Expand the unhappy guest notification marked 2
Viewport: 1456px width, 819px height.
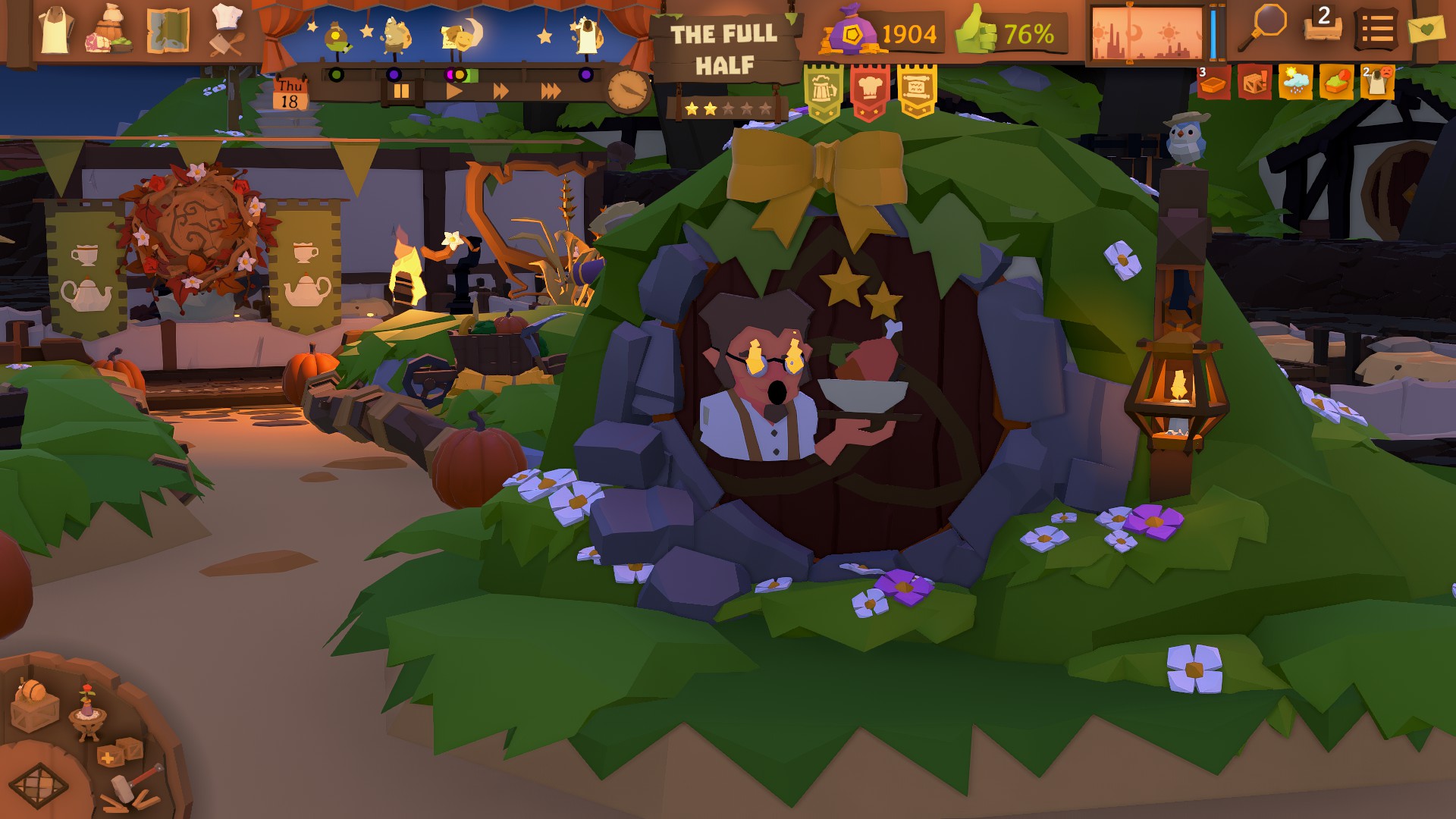(x=1378, y=81)
